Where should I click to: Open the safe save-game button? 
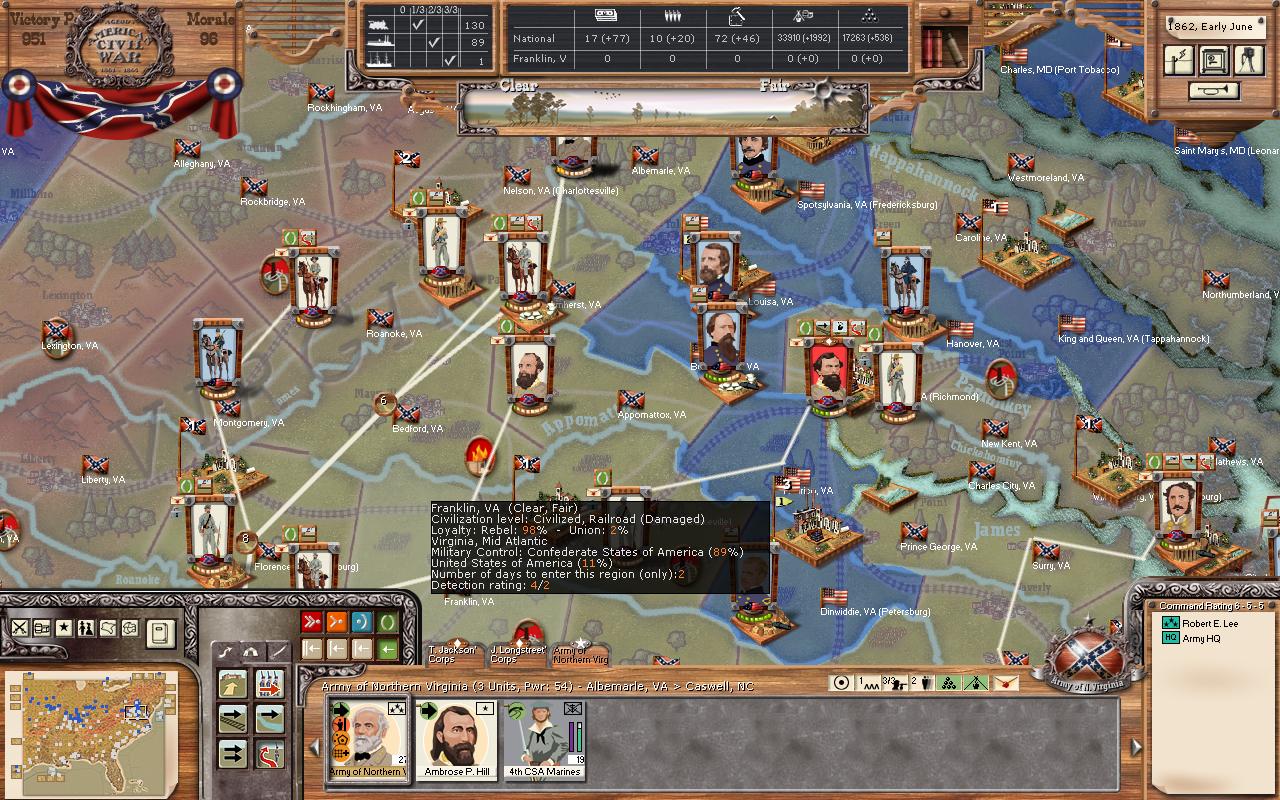pyautogui.click(x=1214, y=60)
